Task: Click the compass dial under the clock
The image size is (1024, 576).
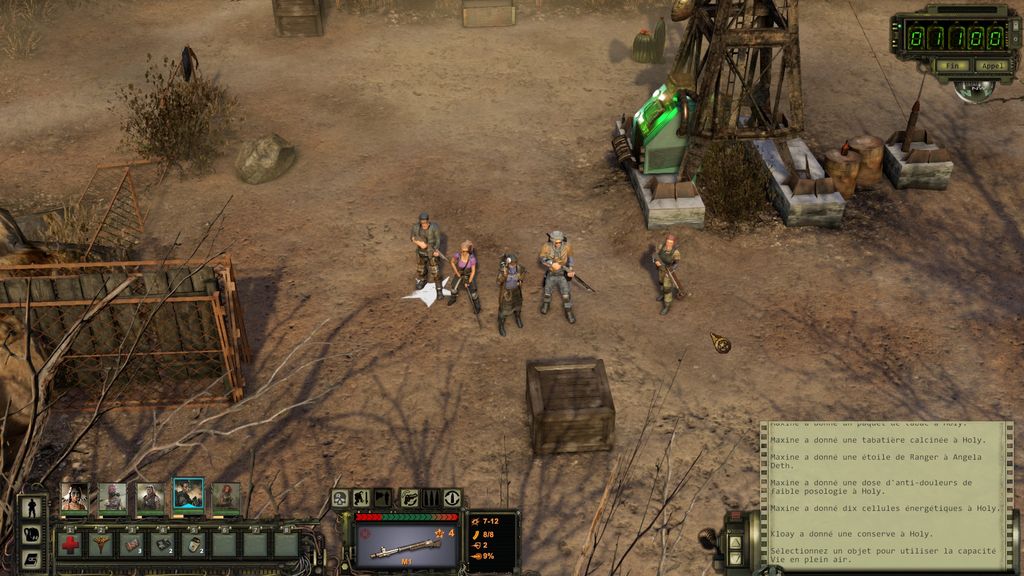Action: [973, 90]
